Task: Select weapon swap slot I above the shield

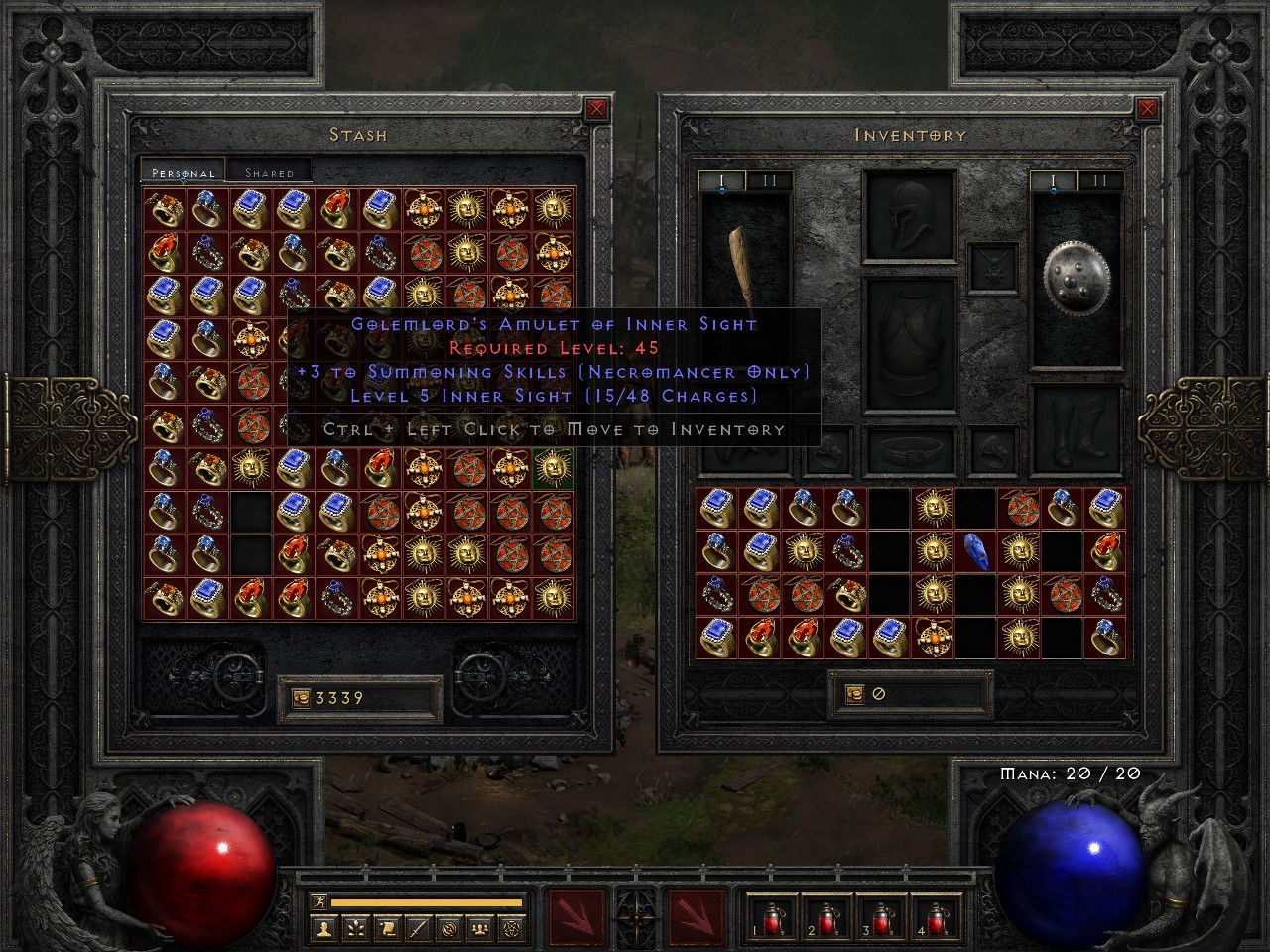Action: click(1052, 178)
